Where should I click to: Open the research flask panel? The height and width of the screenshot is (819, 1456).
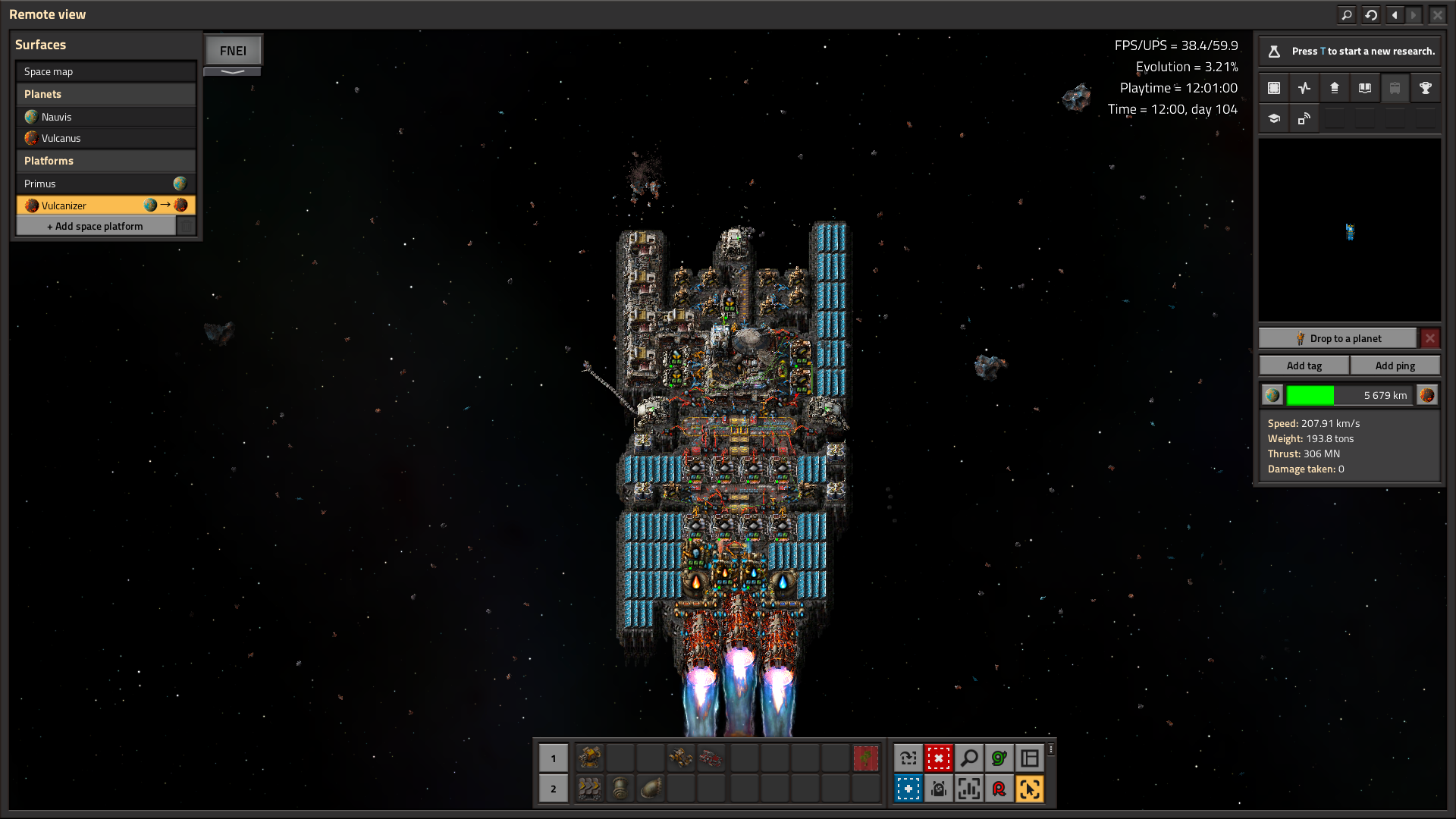coord(1274,51)
